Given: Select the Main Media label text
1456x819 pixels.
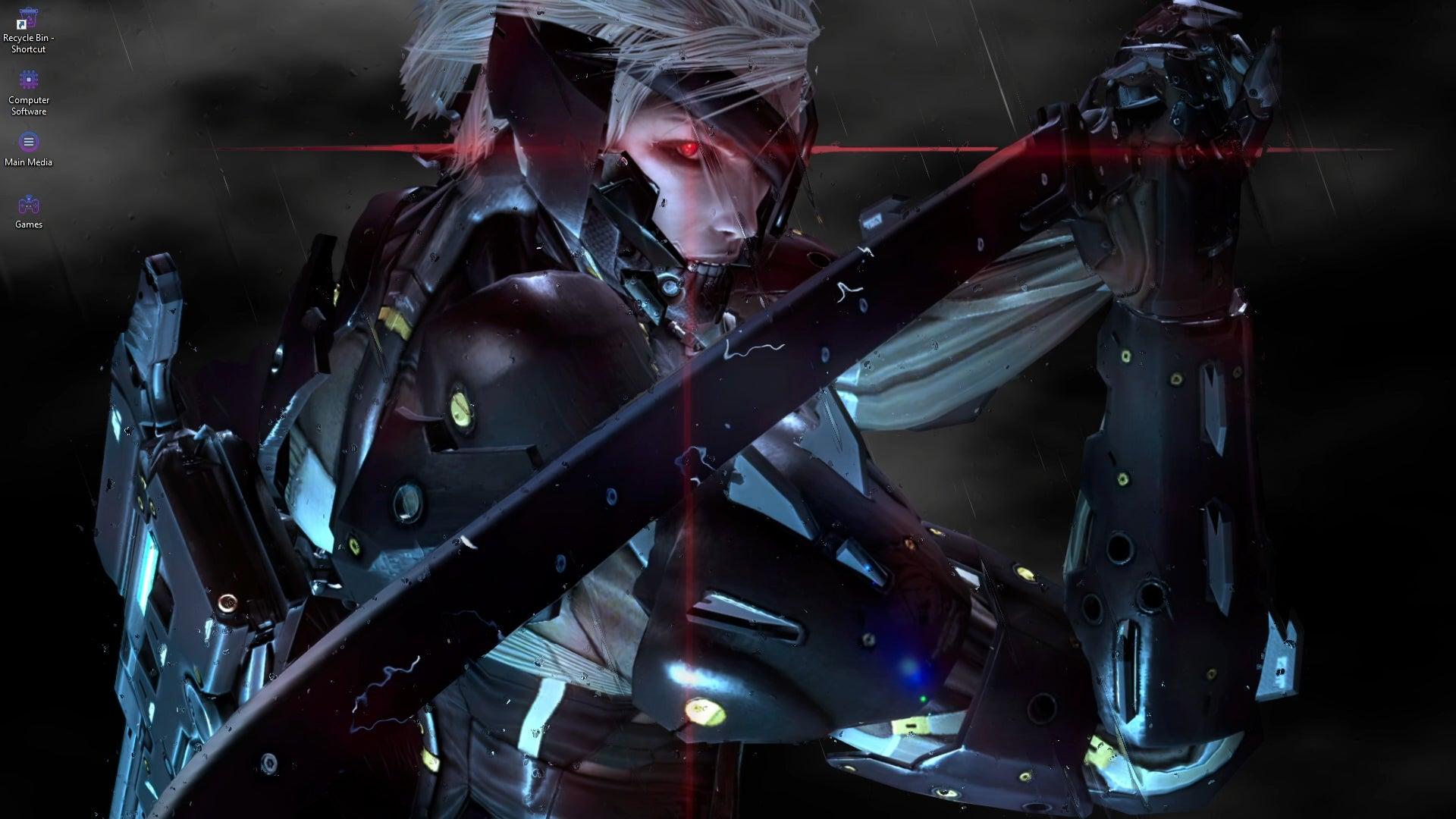Looking at the screenshot, I should coord(29,161).
